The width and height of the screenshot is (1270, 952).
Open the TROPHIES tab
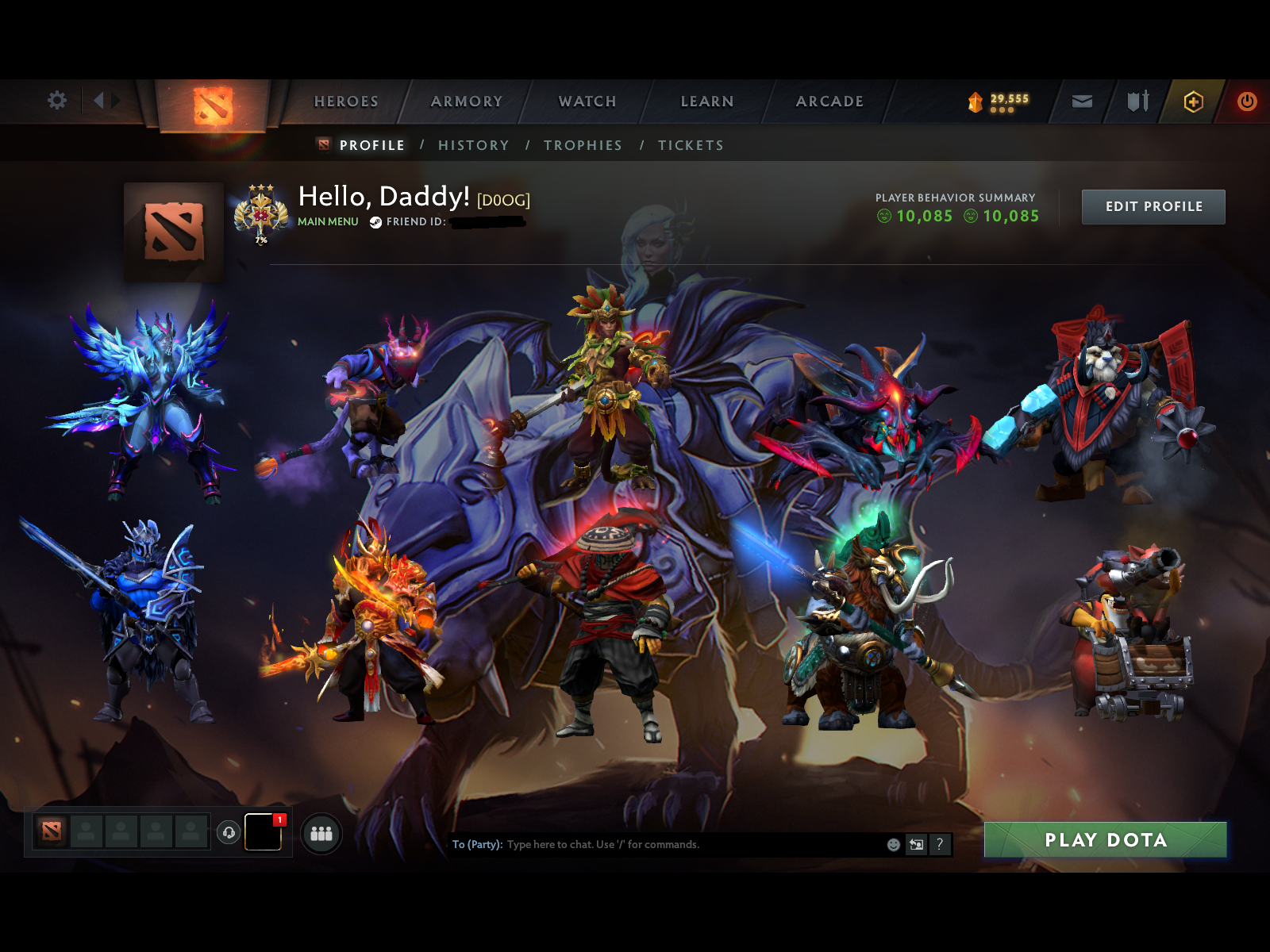pyautogui.click(x=583, y=145)
